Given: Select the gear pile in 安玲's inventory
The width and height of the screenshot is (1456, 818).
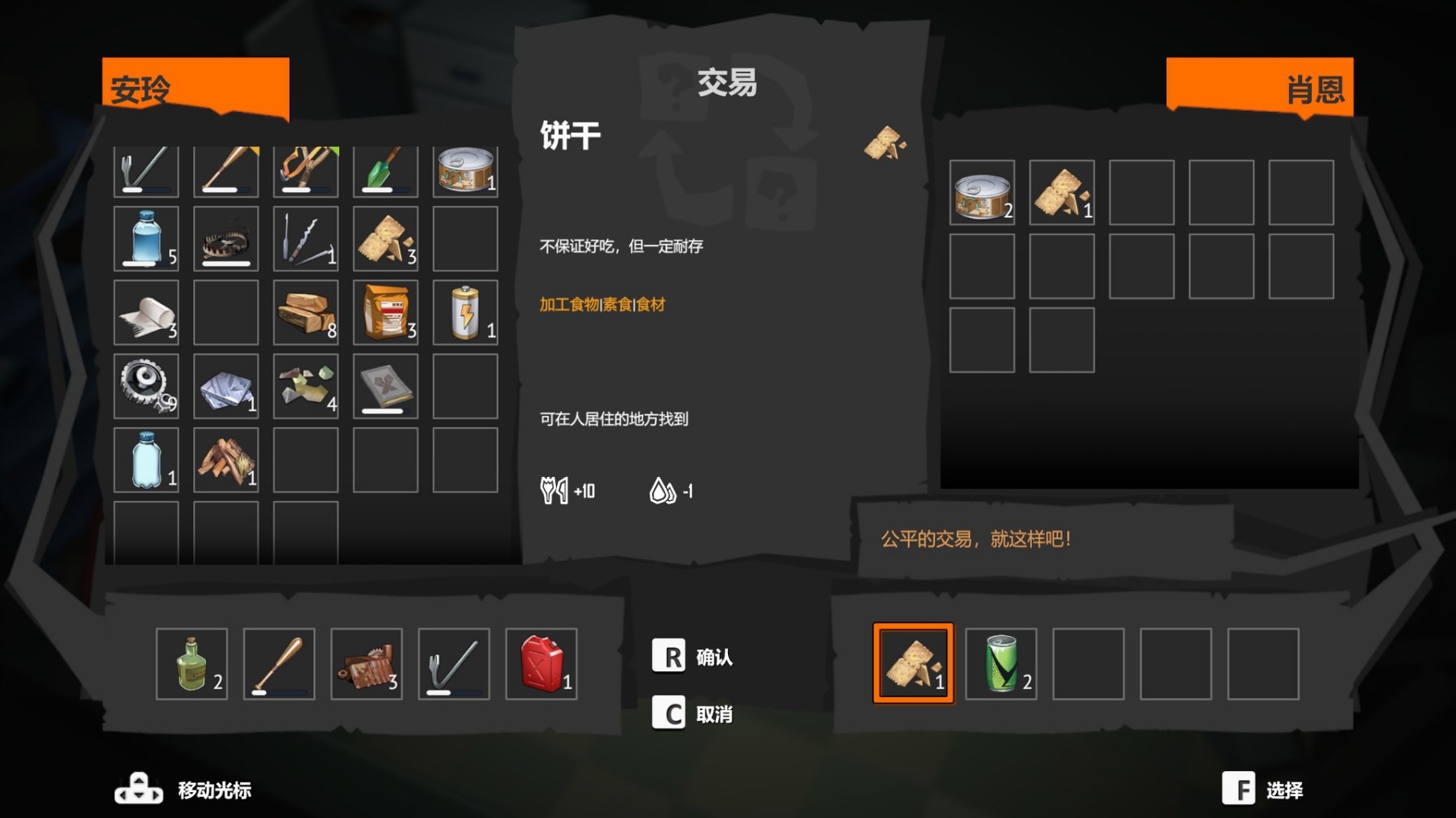Looking at the screenshot, I should [x=146, y=388].
